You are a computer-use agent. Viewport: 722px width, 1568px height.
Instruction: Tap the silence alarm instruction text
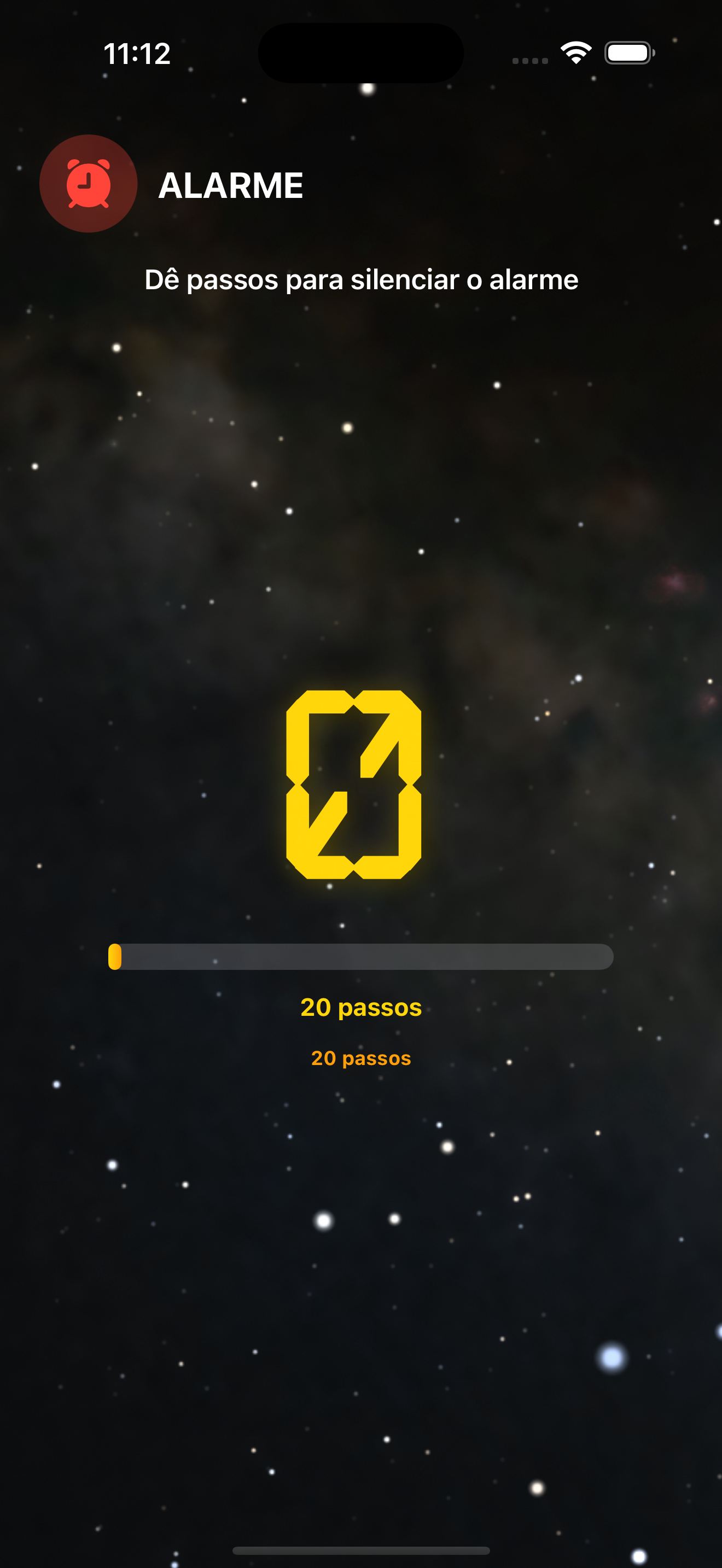pyautogui.click(x=362, y=280)
